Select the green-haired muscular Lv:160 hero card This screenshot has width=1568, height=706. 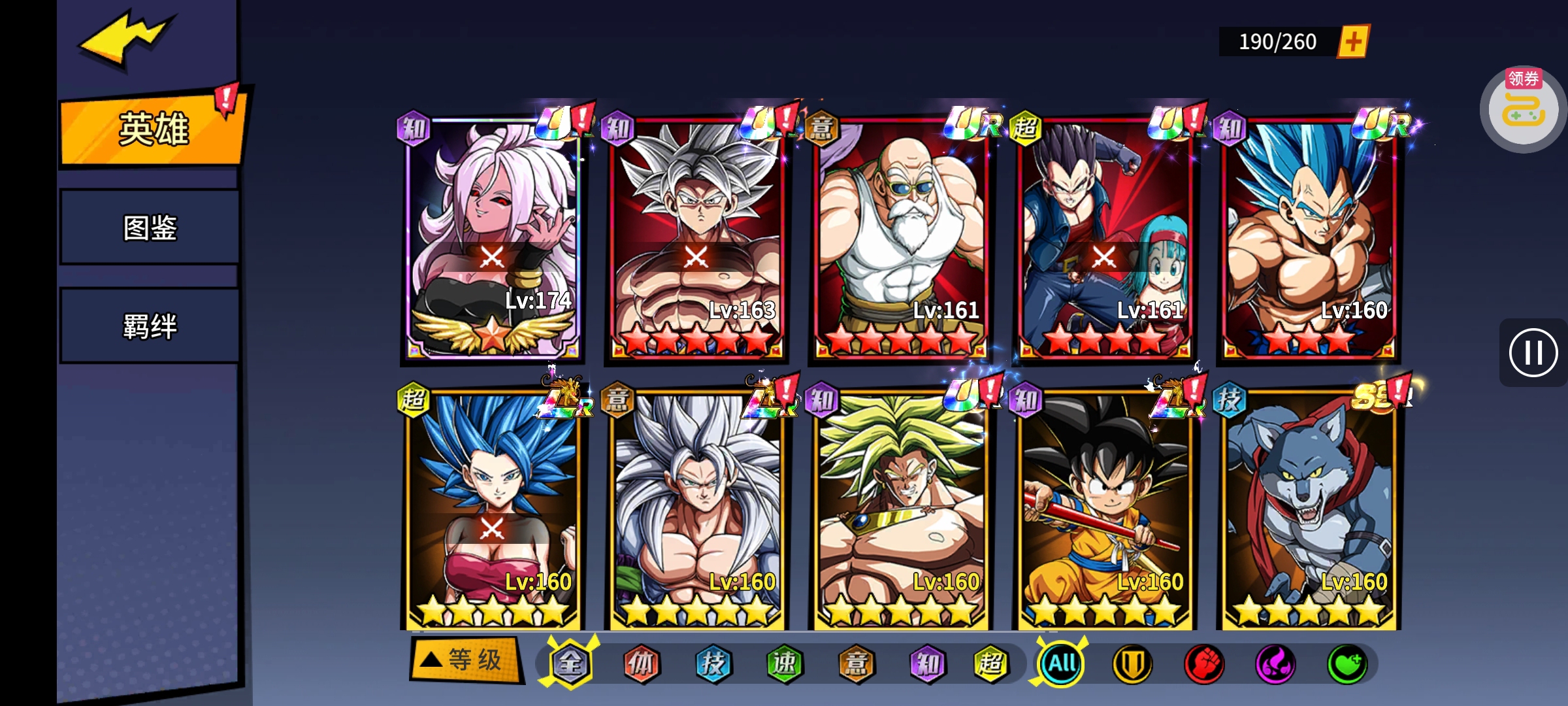tap(900, 510)
